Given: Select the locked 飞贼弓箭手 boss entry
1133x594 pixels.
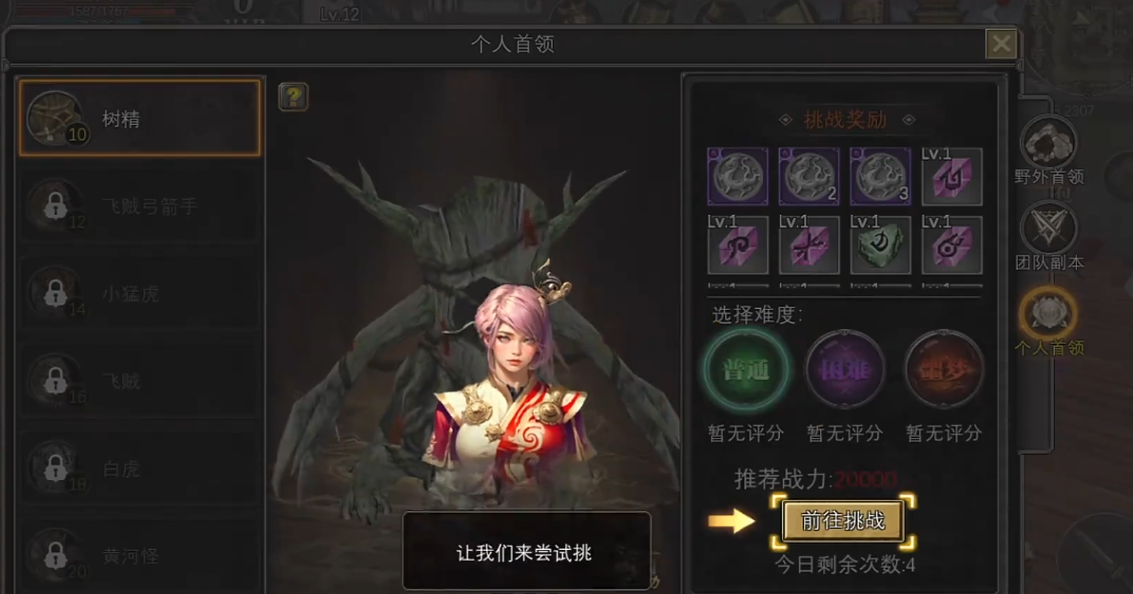Looking at the screenshot, I should (x=139, y=207).
